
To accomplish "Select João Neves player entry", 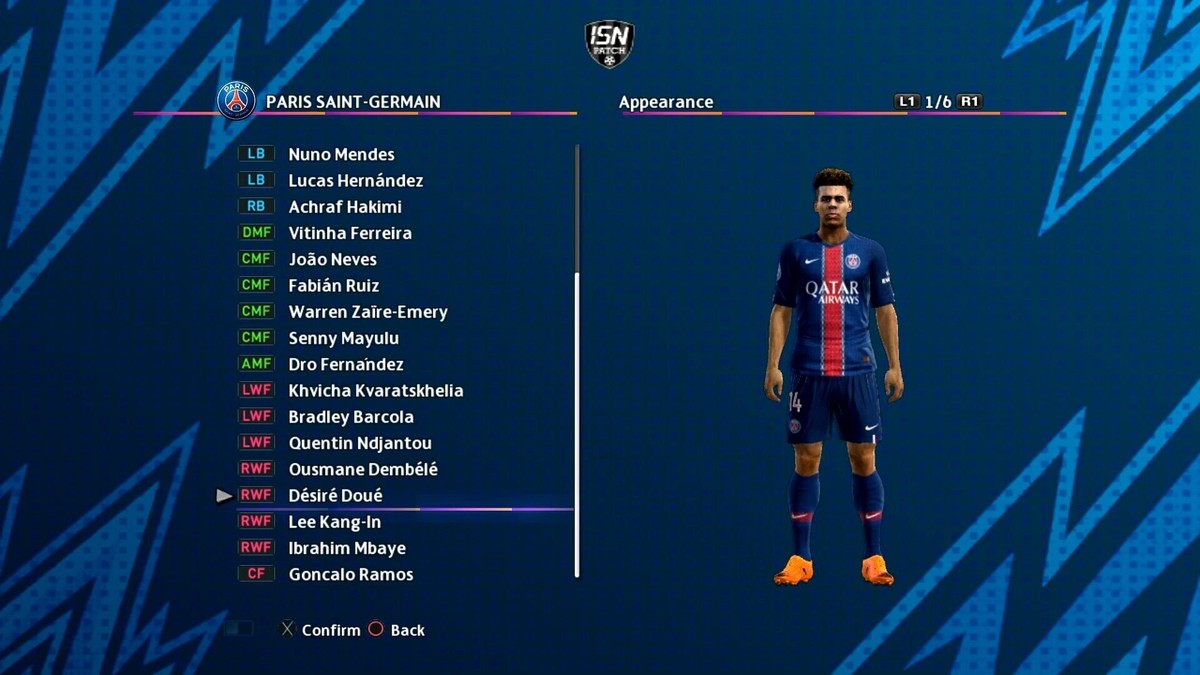I will pos(332,259).
